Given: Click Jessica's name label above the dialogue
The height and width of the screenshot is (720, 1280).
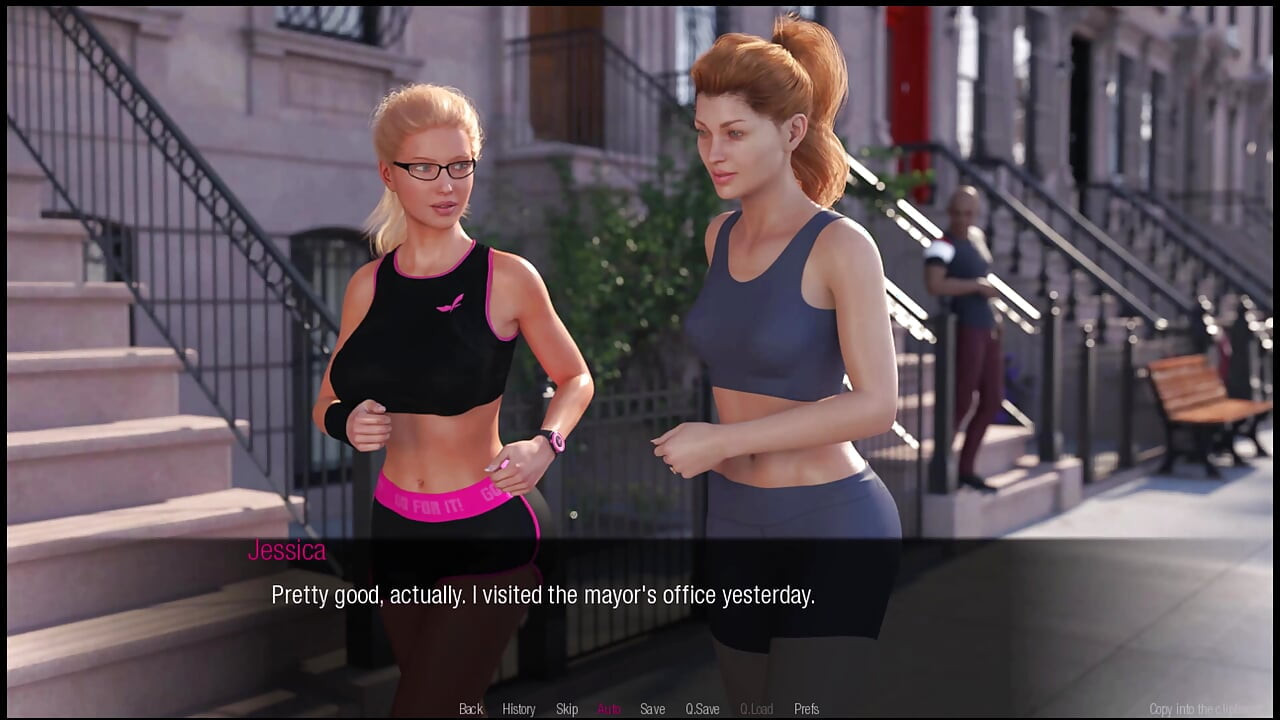Looking at the screenshot, I should [x=287, y=550].
